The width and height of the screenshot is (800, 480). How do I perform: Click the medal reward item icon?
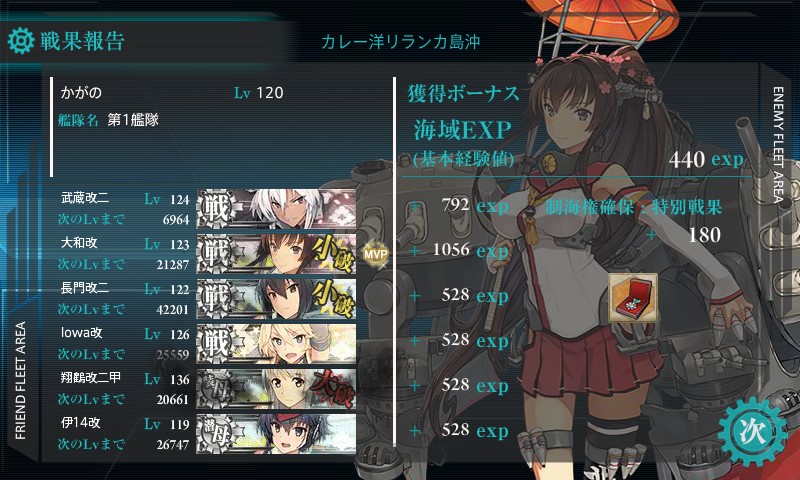(x=633, y=298)
